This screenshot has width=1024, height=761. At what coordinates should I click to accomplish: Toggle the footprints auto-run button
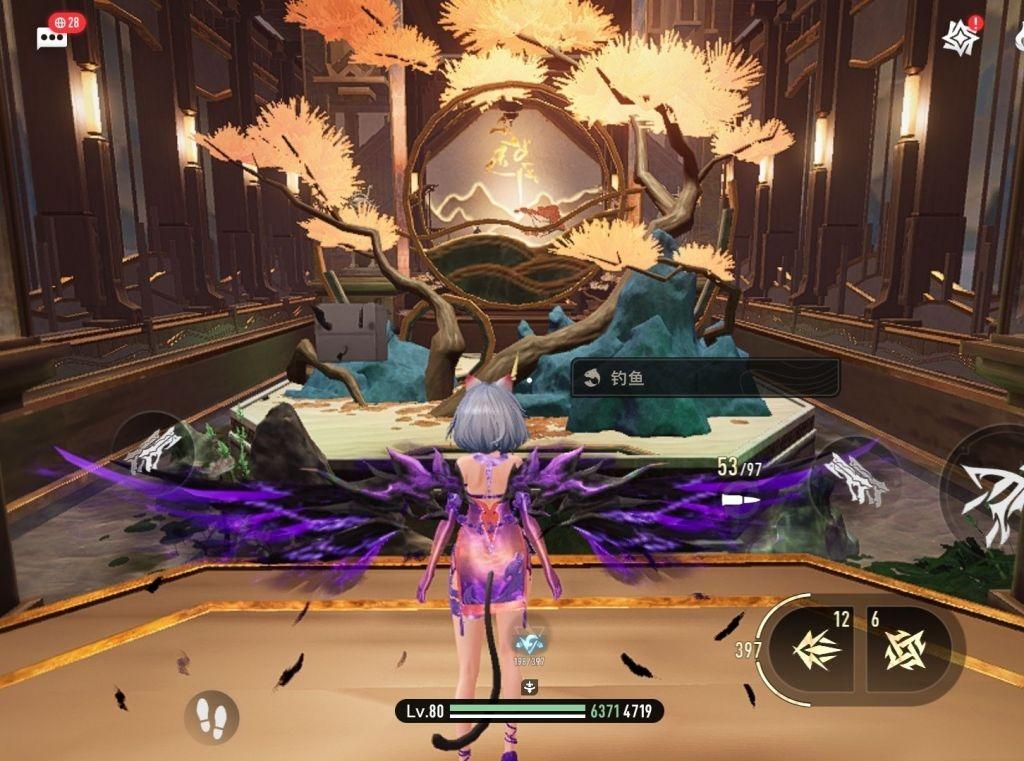coord(211,716)
